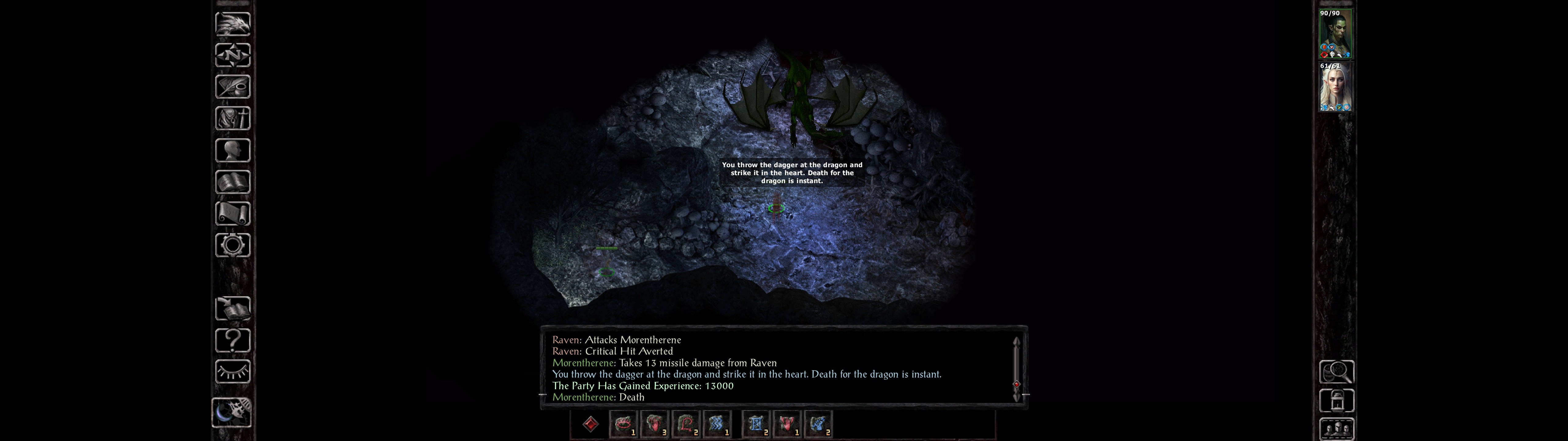Open the journal quill button
The image size is (1568, 441).
(232, 87)
